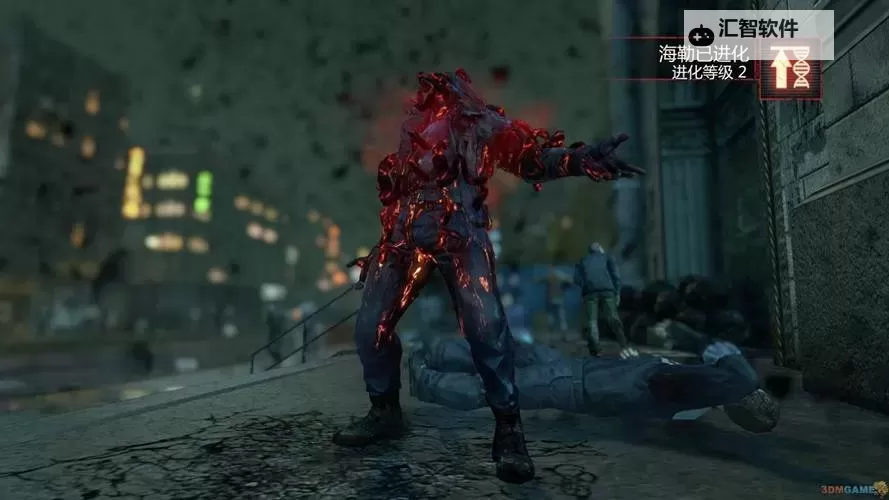Image resolution: width=889 pixels, height=500 pixels.
Task: Open the 汇智软件 watermark badge
Action: coord(757,30)
